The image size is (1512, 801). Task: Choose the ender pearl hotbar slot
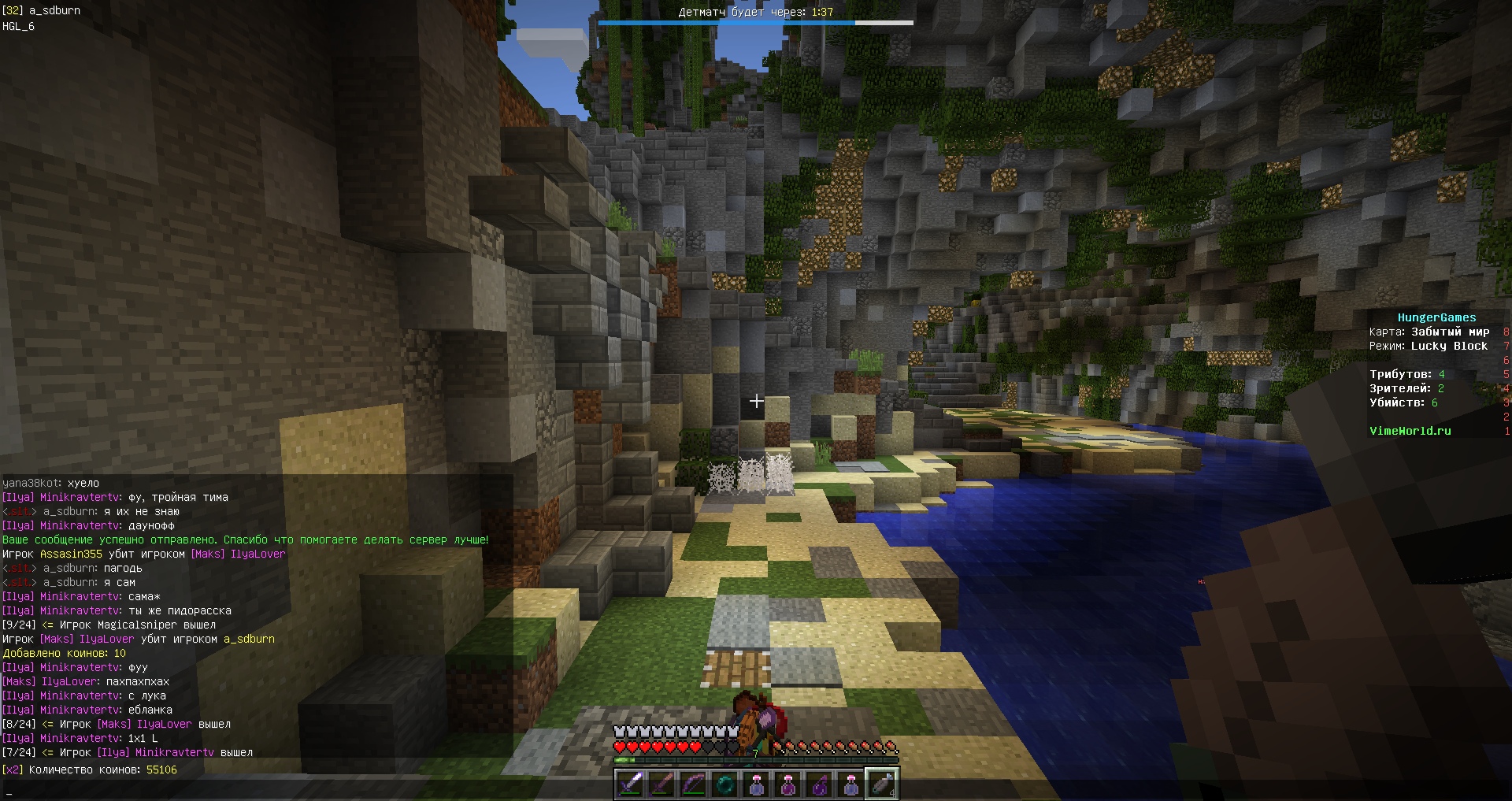click(724, 784)
